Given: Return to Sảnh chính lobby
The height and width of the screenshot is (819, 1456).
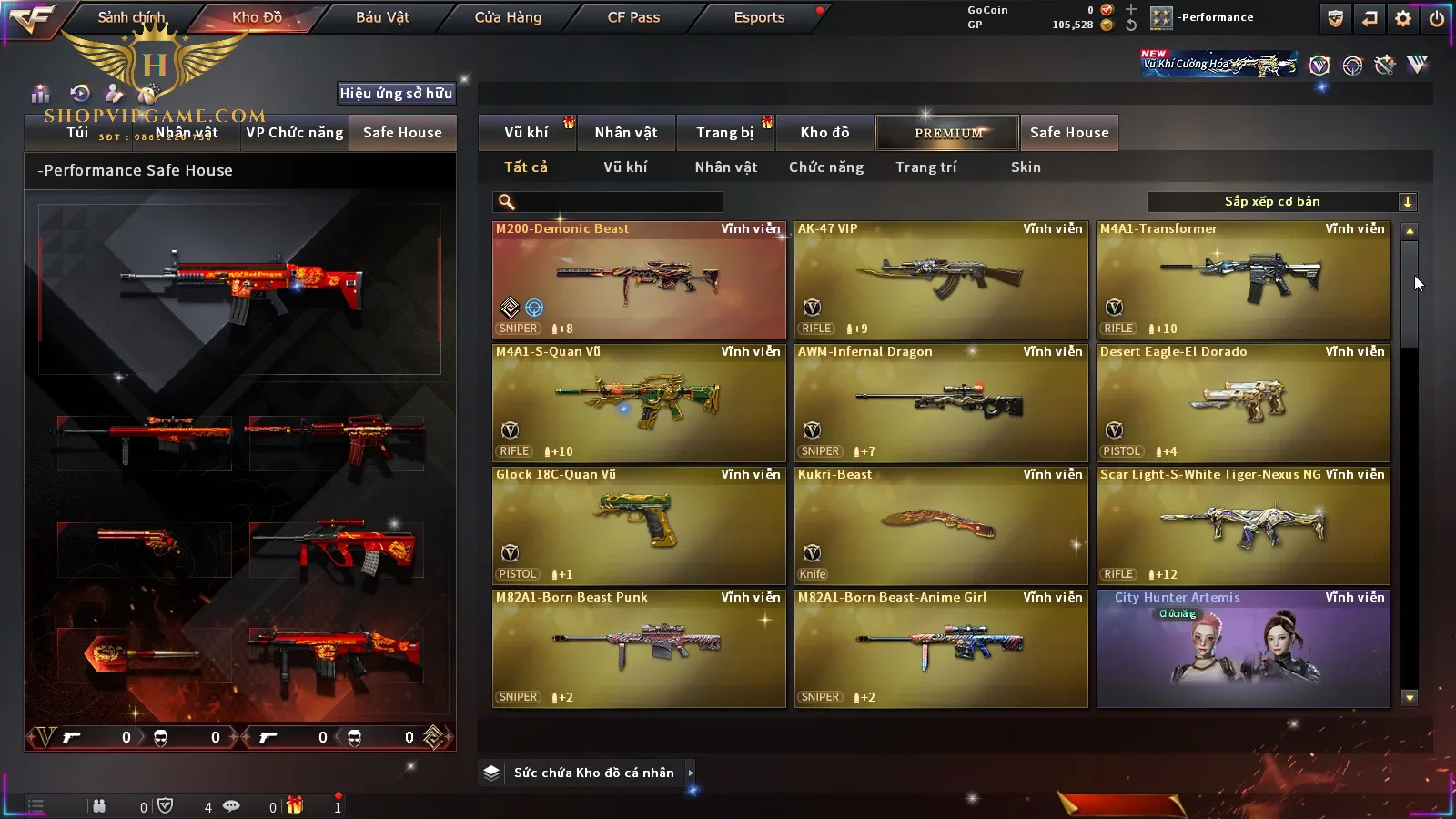Looking at the screenshot, I should [x=131, y=17].
